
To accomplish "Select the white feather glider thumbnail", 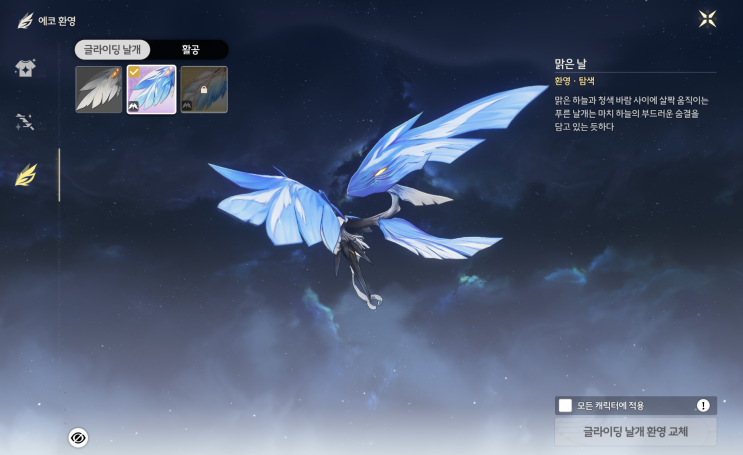I will (x=99, y=90).
